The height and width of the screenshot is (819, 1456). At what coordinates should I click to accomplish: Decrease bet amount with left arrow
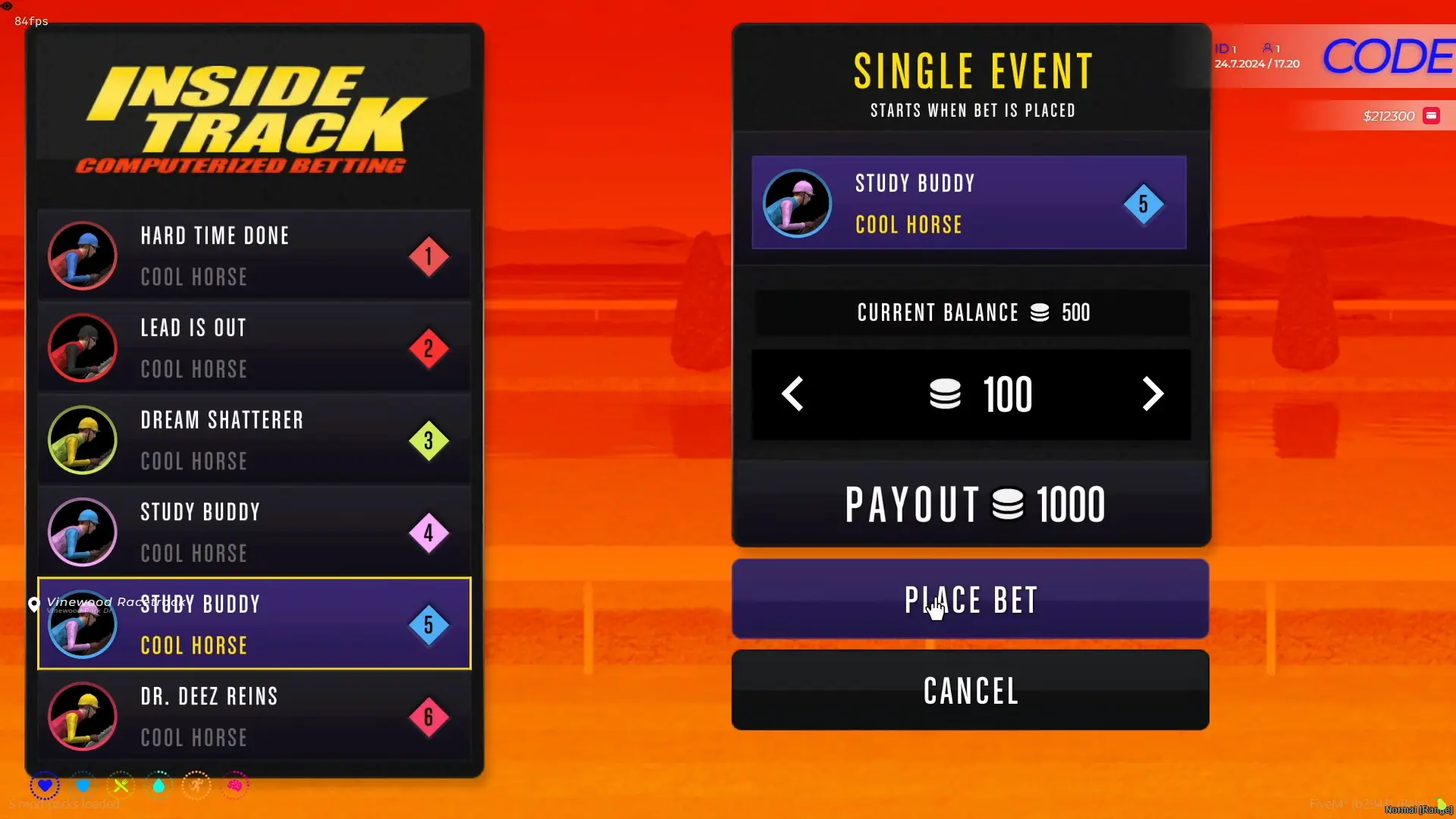(792, 394)
